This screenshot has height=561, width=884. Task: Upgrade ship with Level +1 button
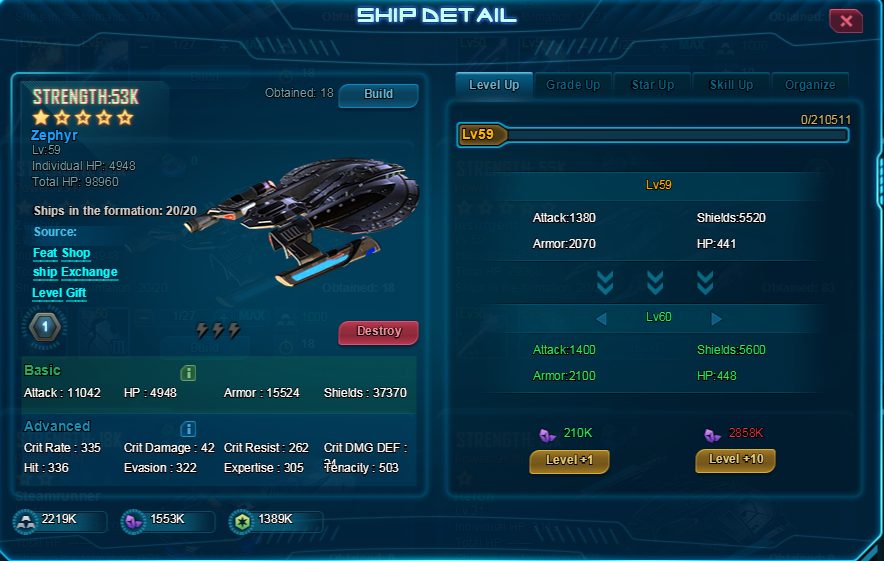click(x=569, y=460)
